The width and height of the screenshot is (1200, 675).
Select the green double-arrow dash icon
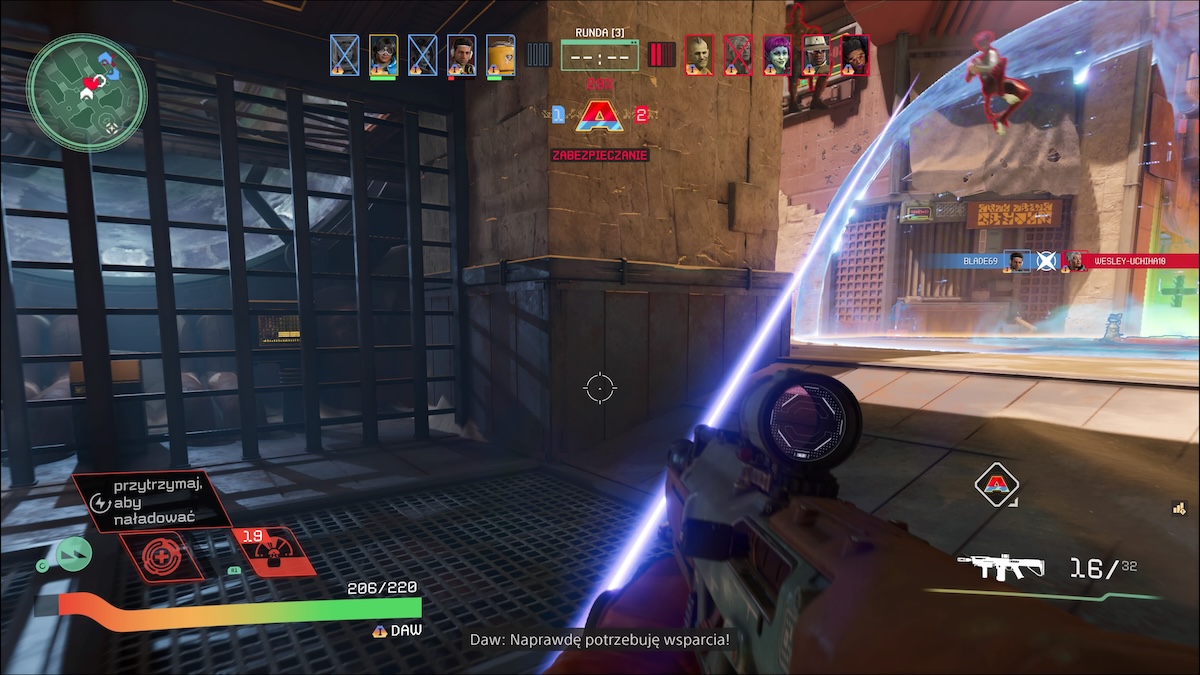tap(73, 553)
